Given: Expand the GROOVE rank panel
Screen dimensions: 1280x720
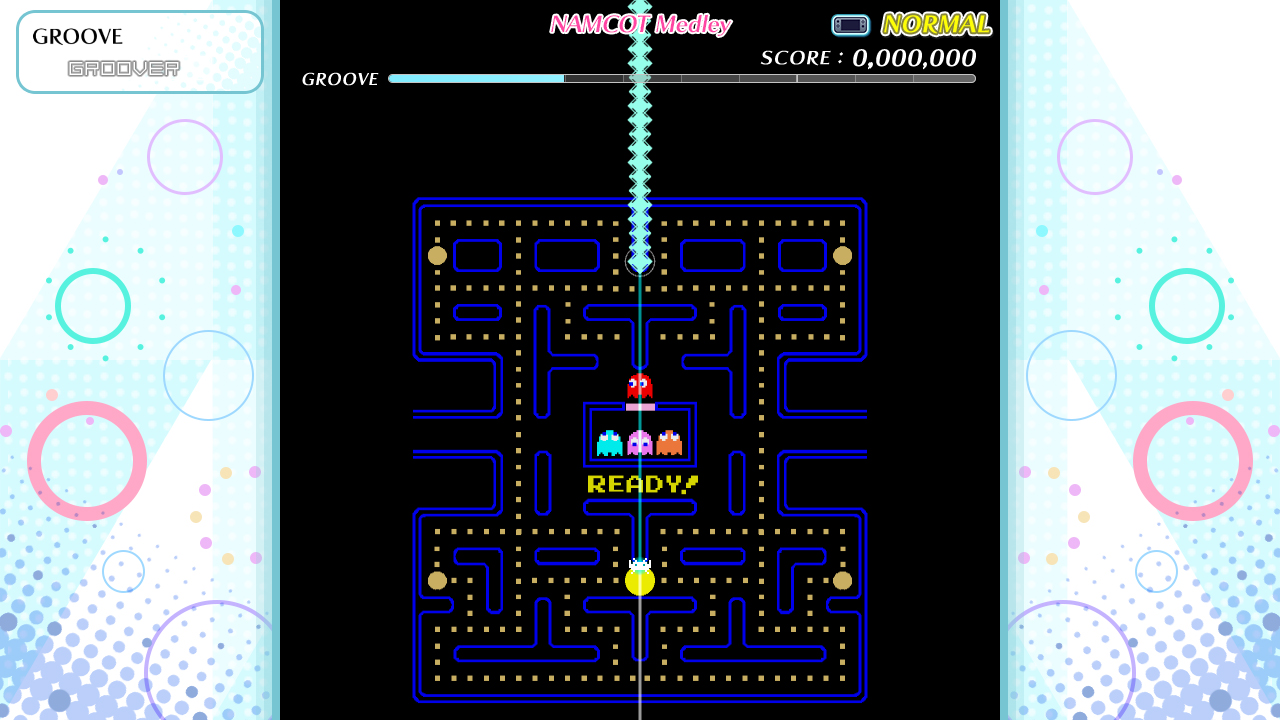Looking at the screenshot, I should coord(140,51).
